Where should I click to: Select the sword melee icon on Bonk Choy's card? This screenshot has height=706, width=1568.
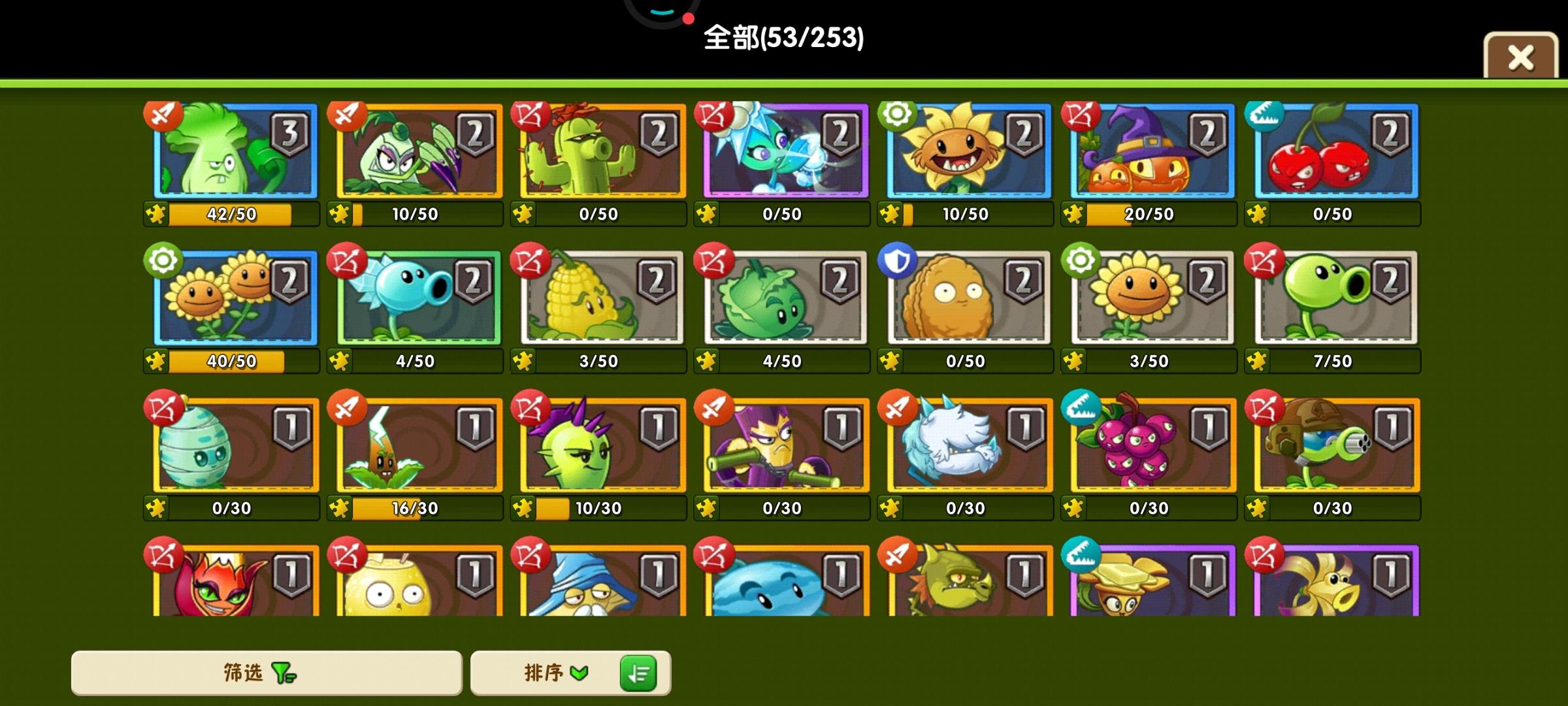pyautogui.click(x=162, y=116)
